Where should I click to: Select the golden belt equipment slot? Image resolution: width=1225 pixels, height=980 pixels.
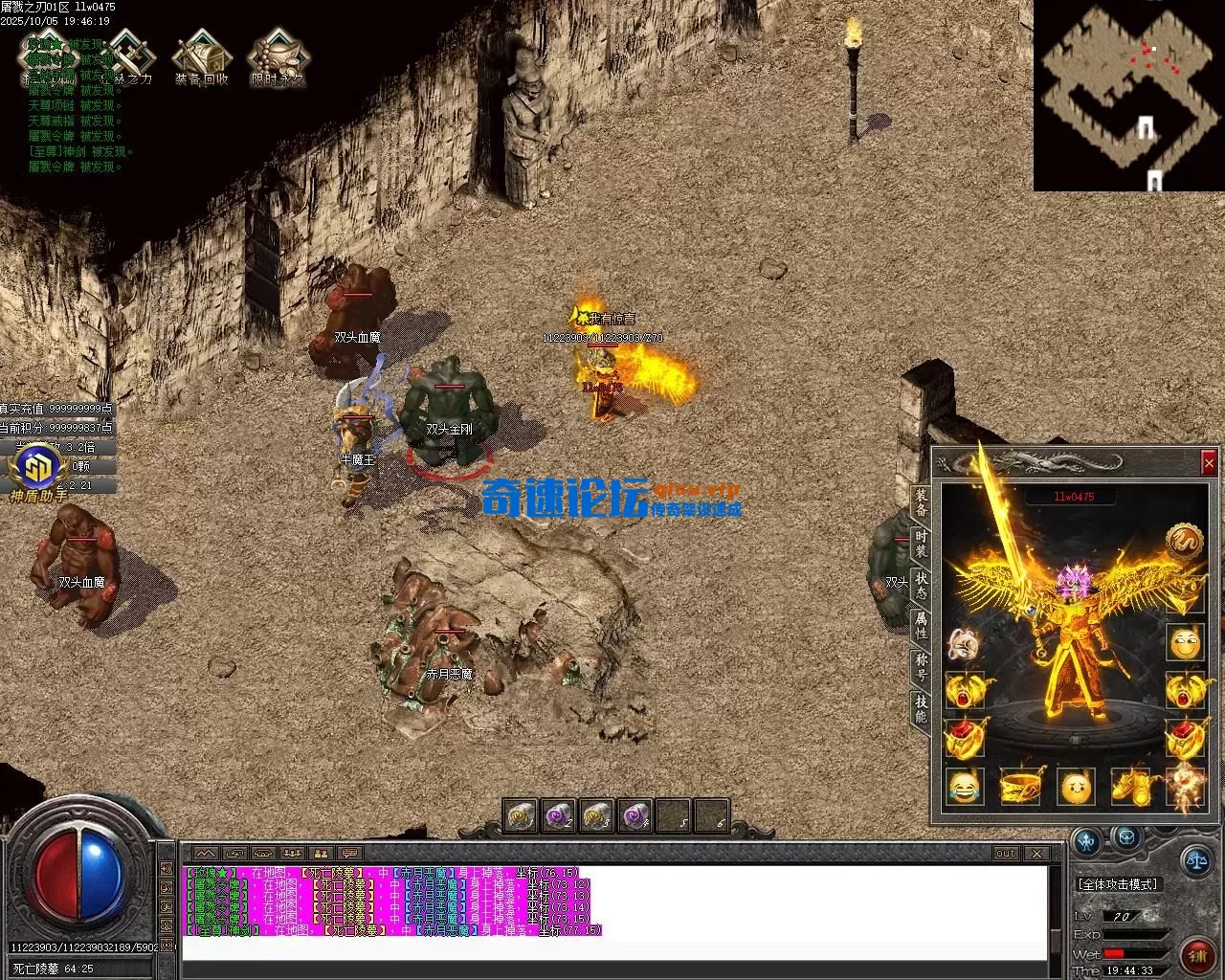tap(1020, 787)
